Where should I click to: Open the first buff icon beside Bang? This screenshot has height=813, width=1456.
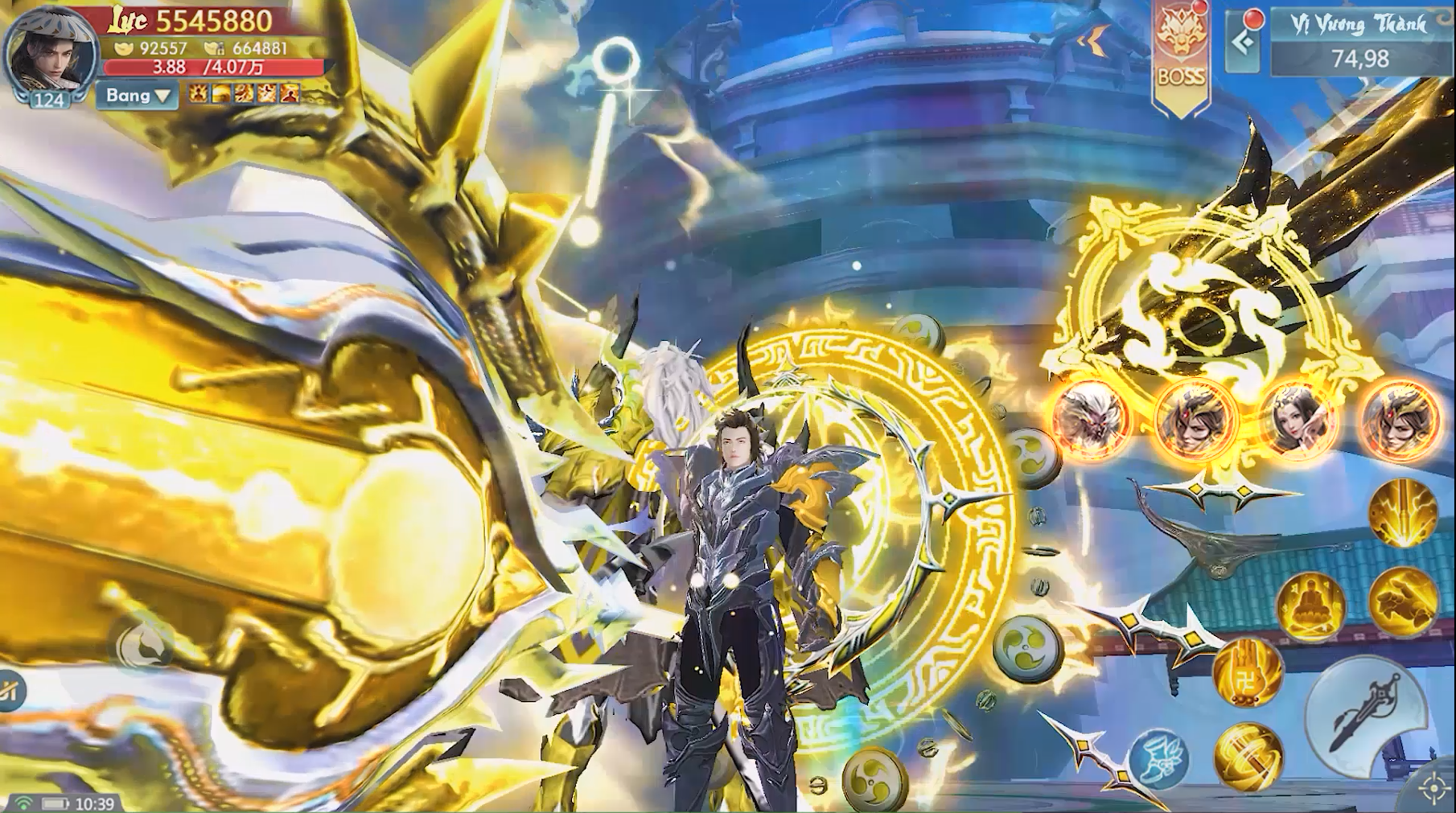[x=198, y=96]
